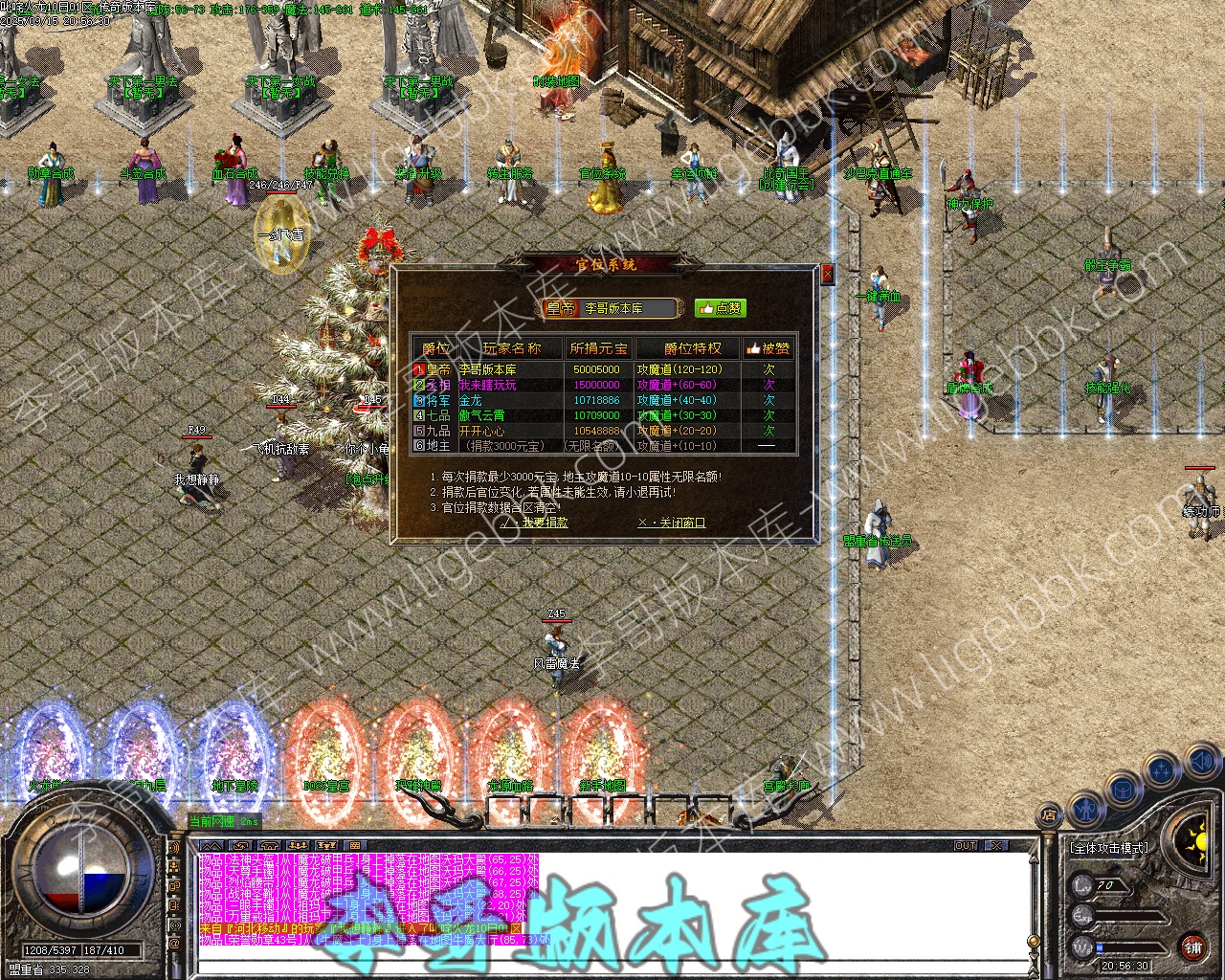Give a like with the green 点赞 button
This screenshot has width=1225, height=980.
click(x=720, y=308)
